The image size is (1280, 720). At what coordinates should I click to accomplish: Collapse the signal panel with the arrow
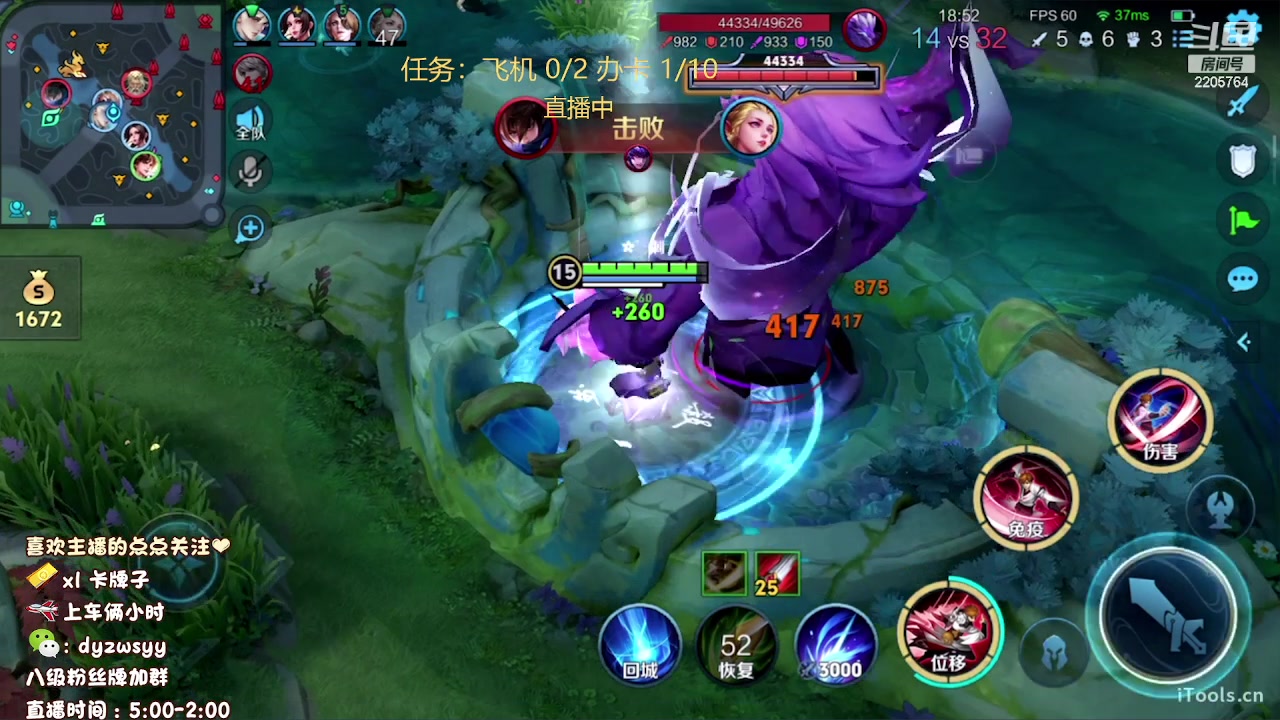[1244, 342]
